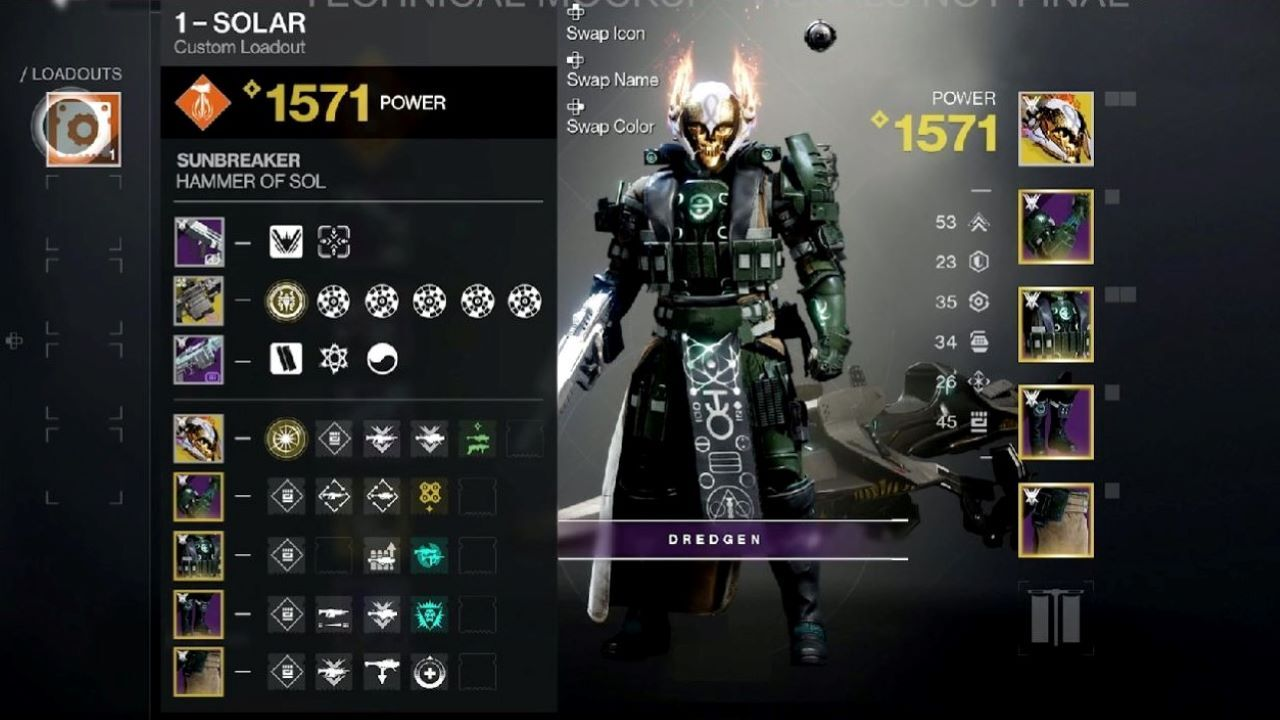Choose the Swap Icon option

pos(605,33)
